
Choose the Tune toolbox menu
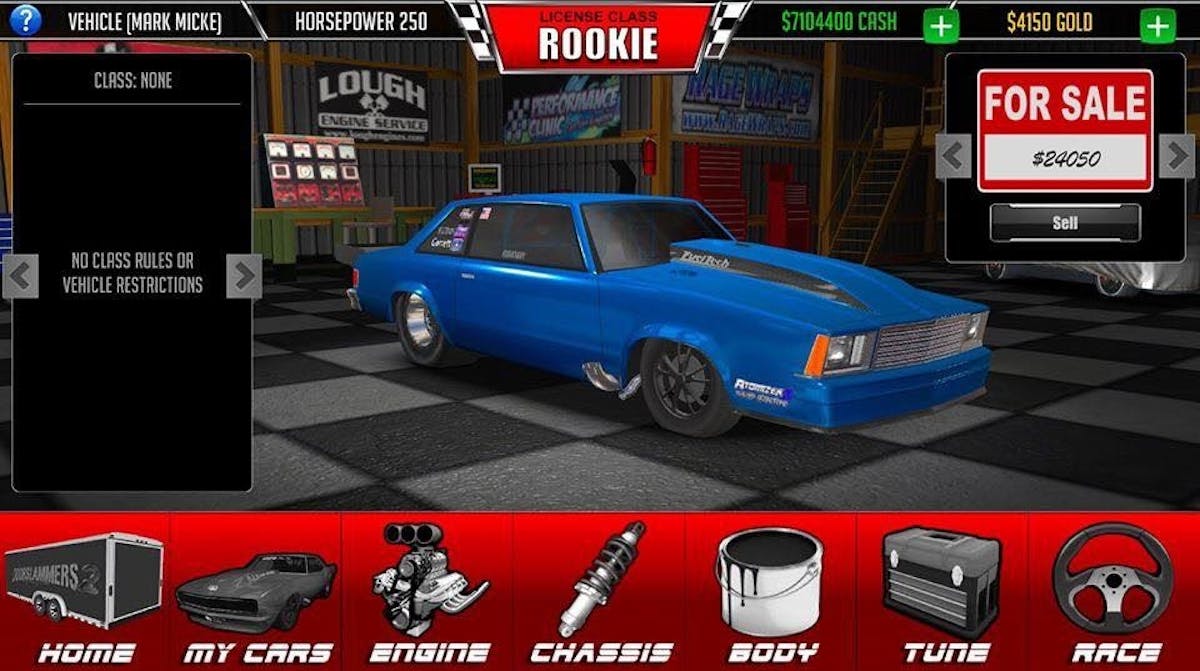(x=942, y=592)
